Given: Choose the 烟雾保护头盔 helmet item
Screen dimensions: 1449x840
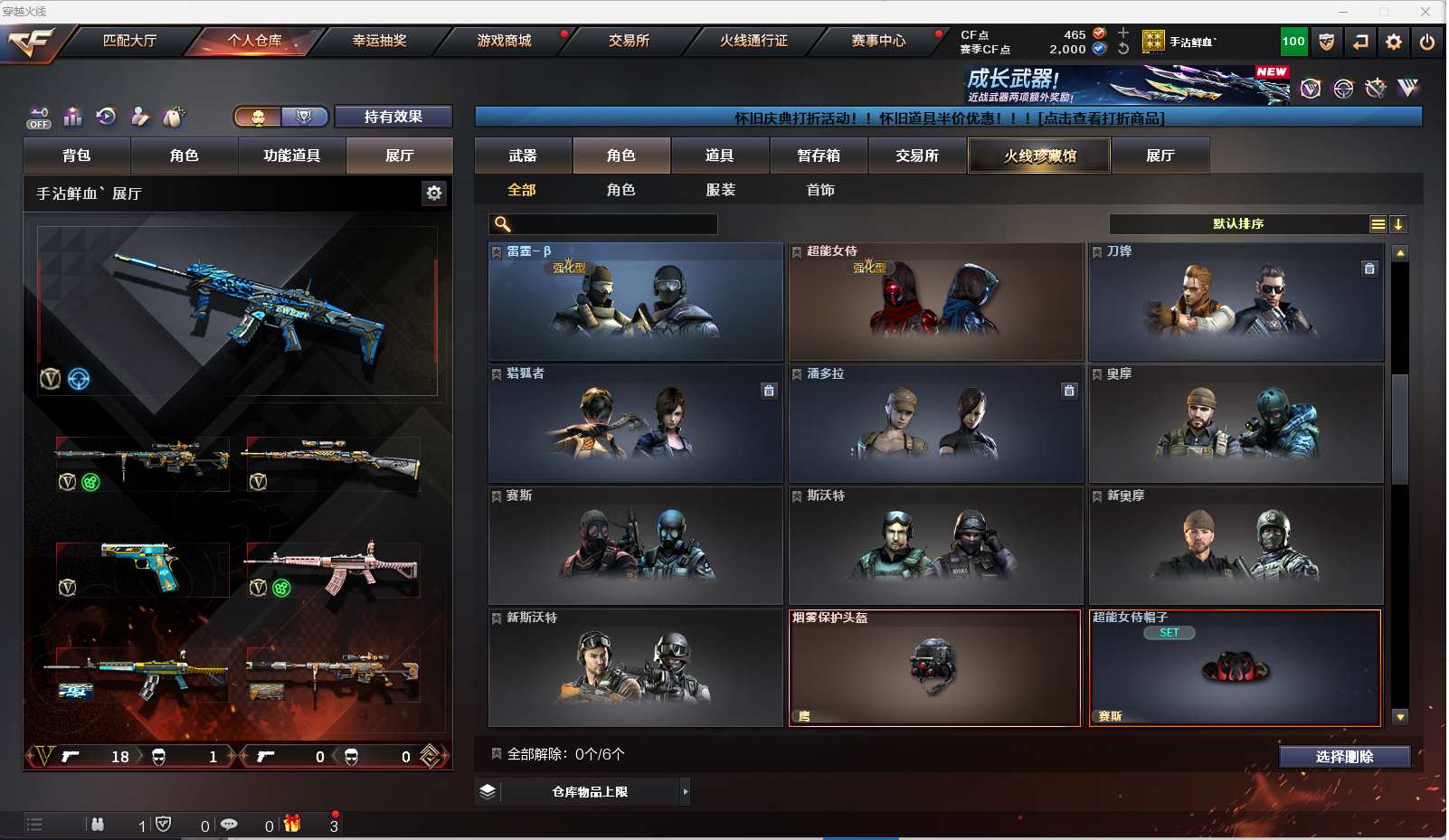Looking at the screenshot, I should 935,668.
